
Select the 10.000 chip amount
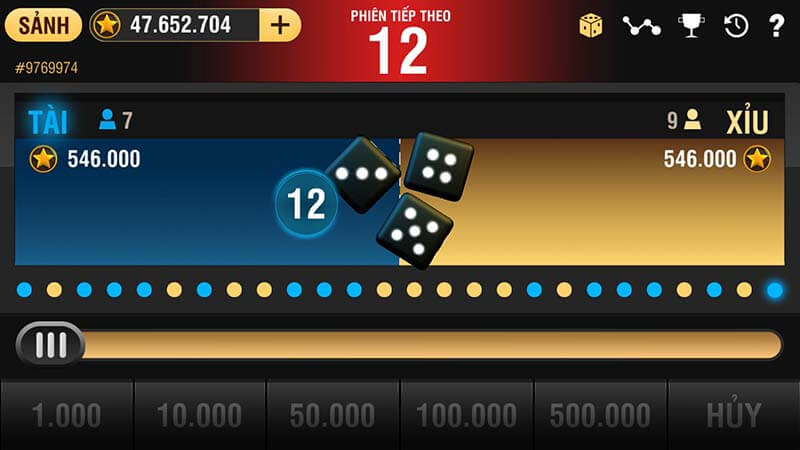200,415
